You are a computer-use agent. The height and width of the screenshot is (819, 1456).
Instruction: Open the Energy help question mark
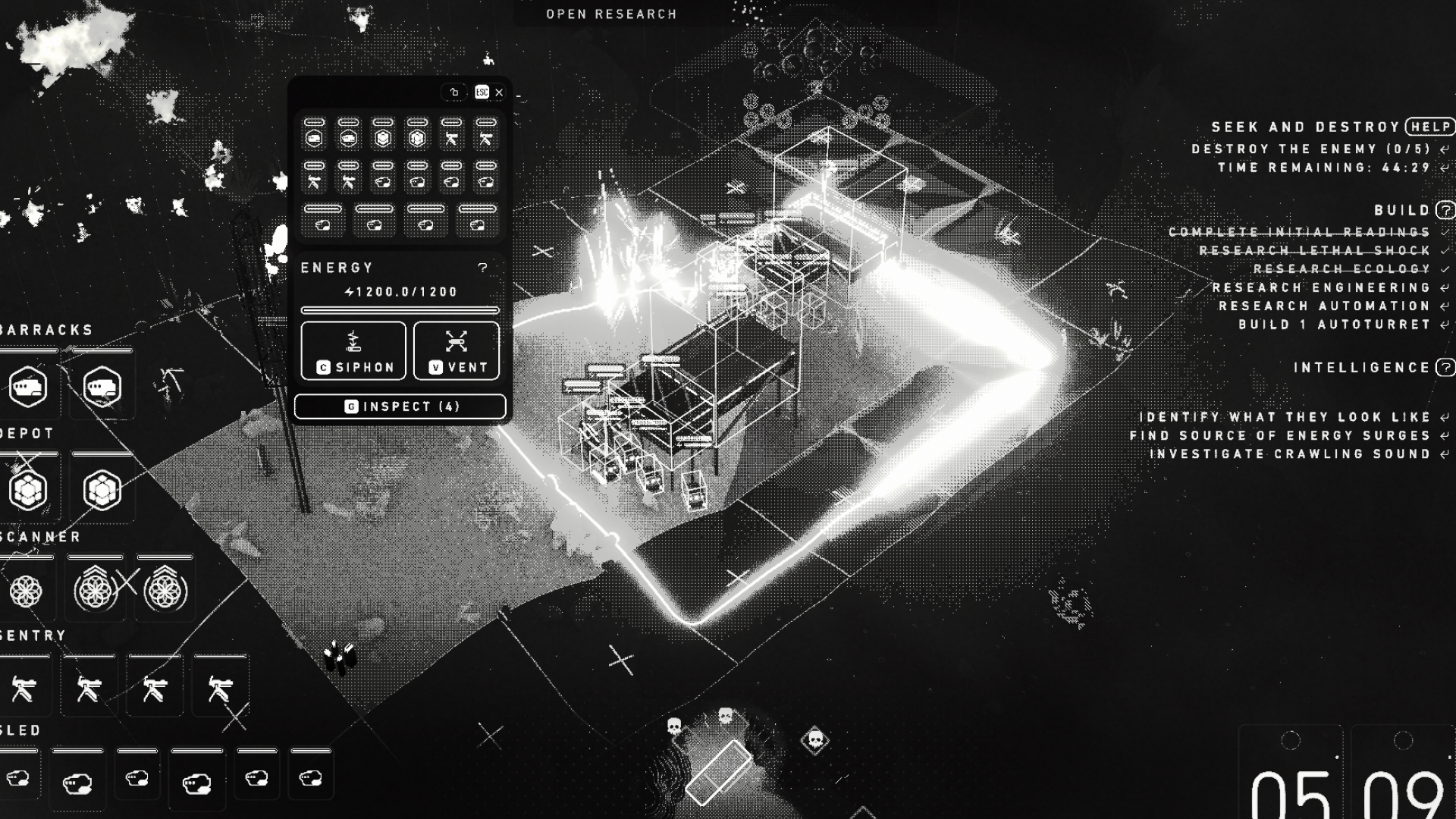pos(482,268)
